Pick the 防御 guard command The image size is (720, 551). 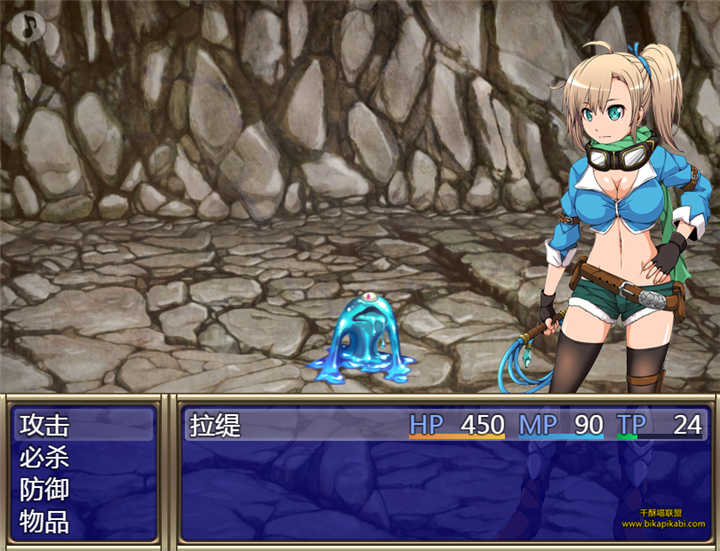click(45, 489)
